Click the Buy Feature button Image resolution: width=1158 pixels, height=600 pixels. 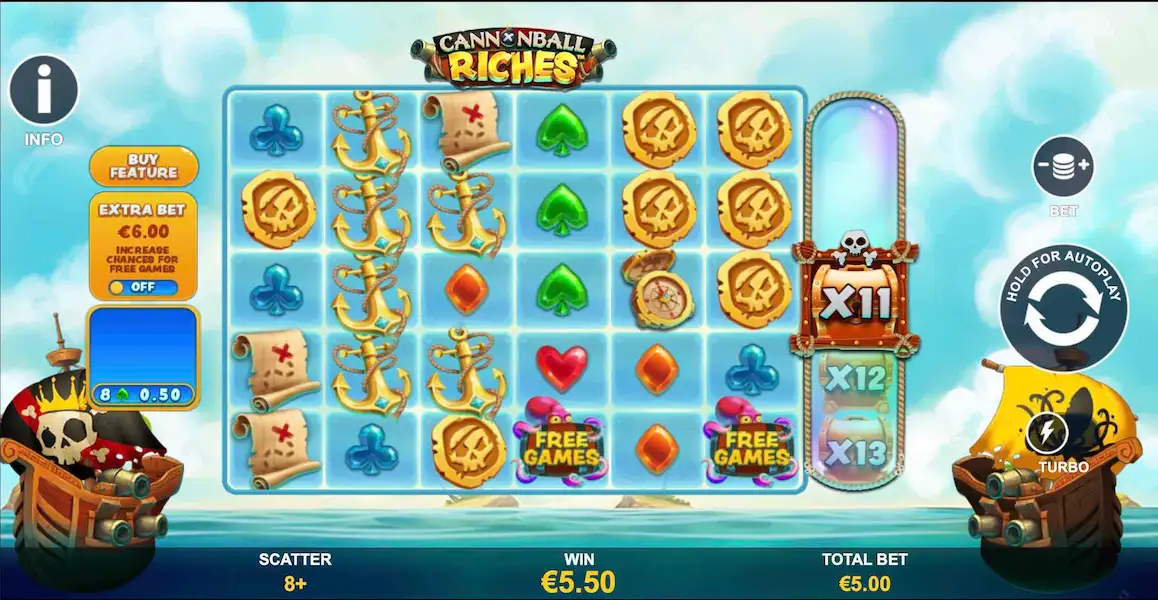[144, 166]
